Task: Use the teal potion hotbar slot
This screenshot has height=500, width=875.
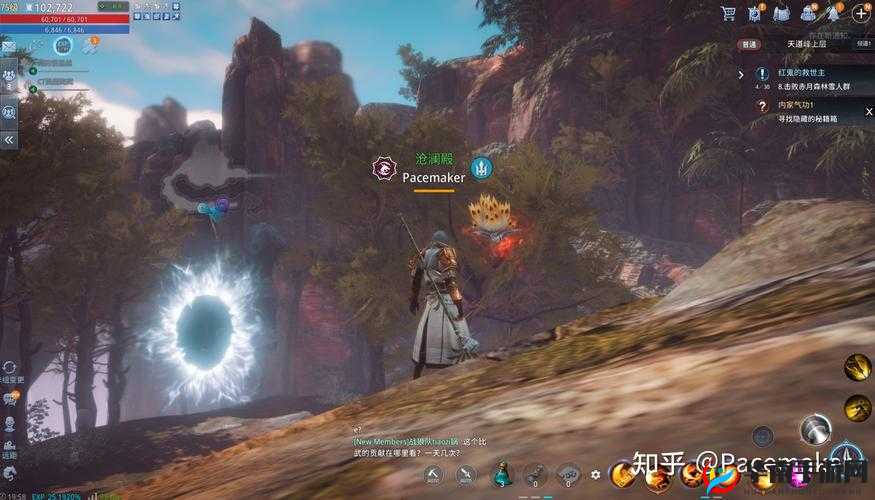Action: [503, 474]
